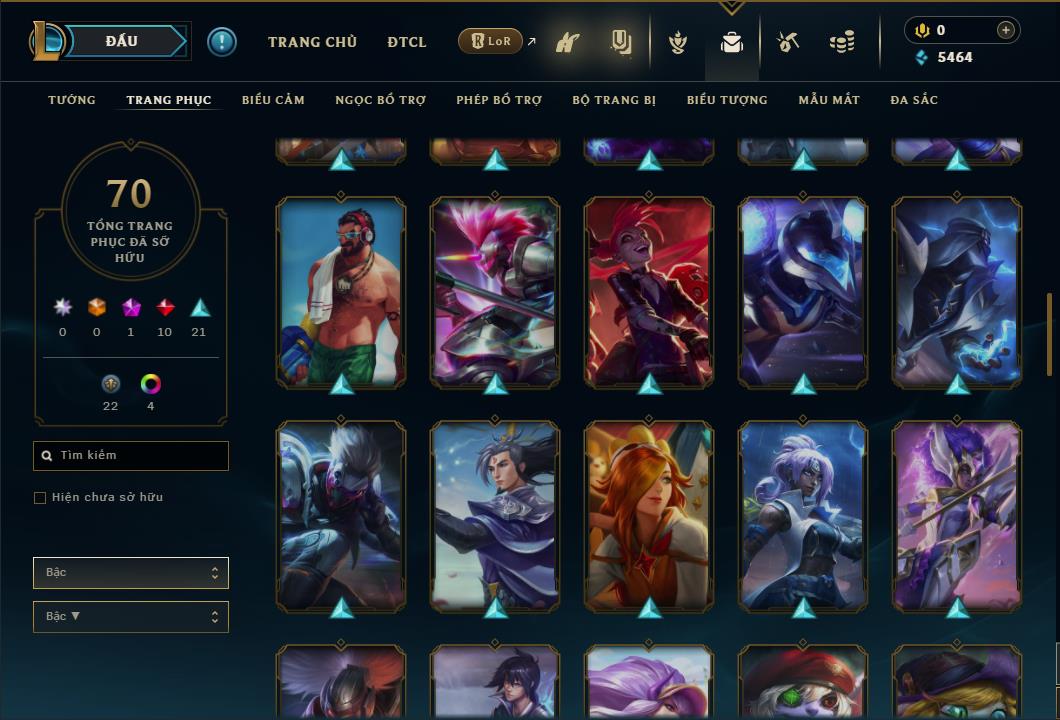Image resolution: width=1060 pixels, height=720 pixels.
Task: Launch the LoR shortcut
Action: (x=491, y=42)
